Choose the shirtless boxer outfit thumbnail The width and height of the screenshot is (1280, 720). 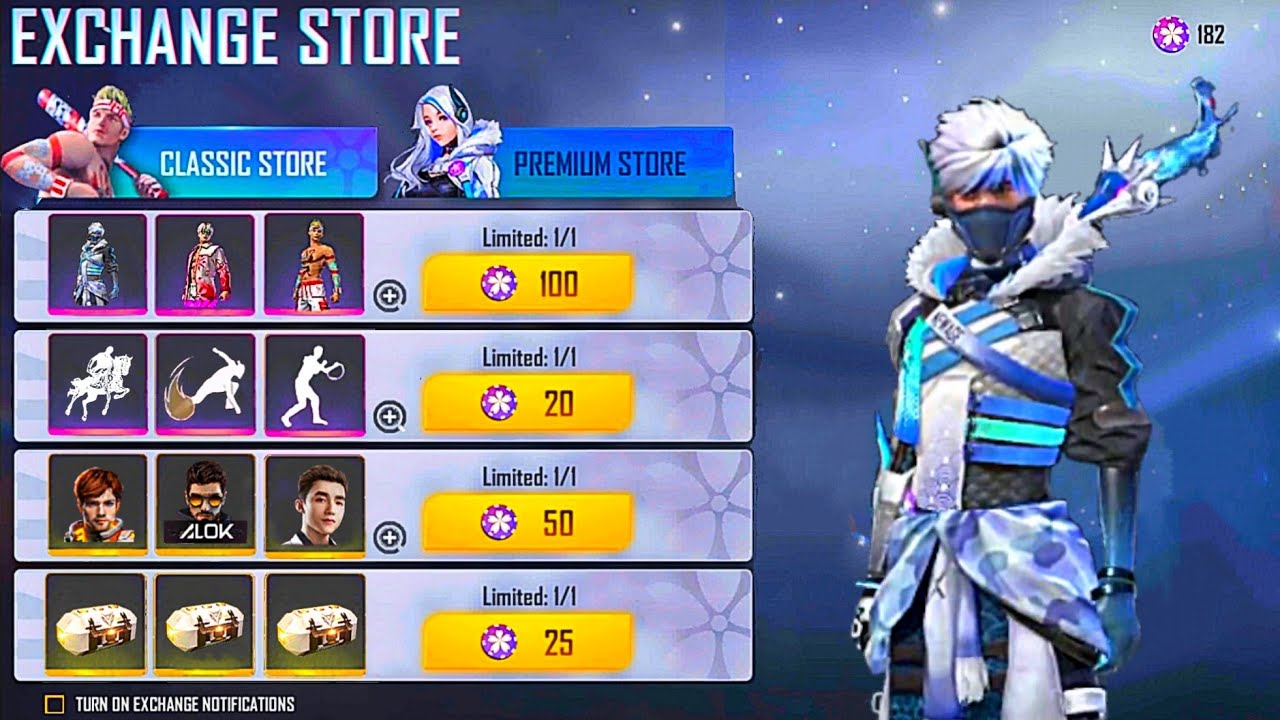[314, 263]
